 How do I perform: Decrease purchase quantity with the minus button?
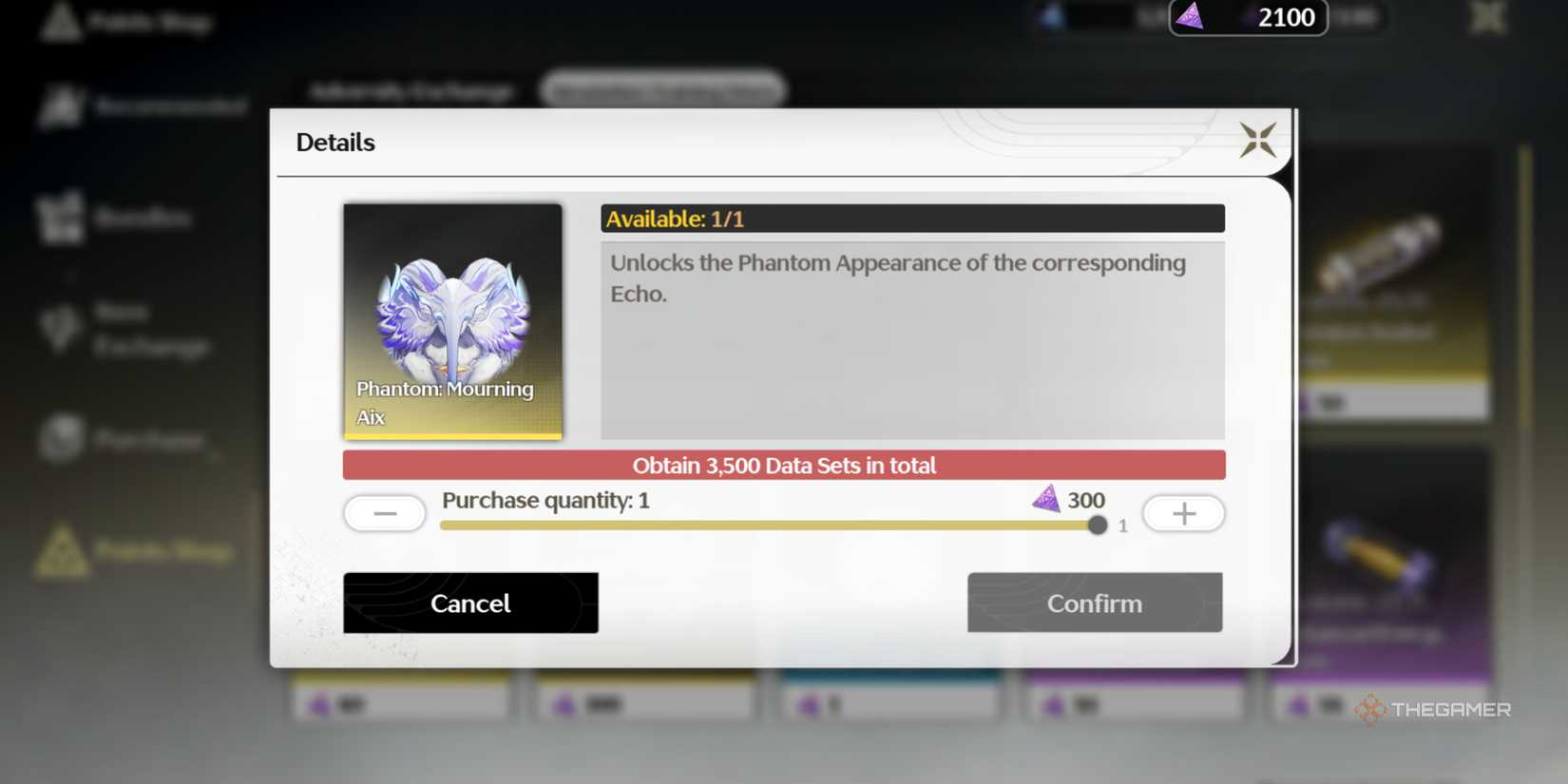pos(384,512)
